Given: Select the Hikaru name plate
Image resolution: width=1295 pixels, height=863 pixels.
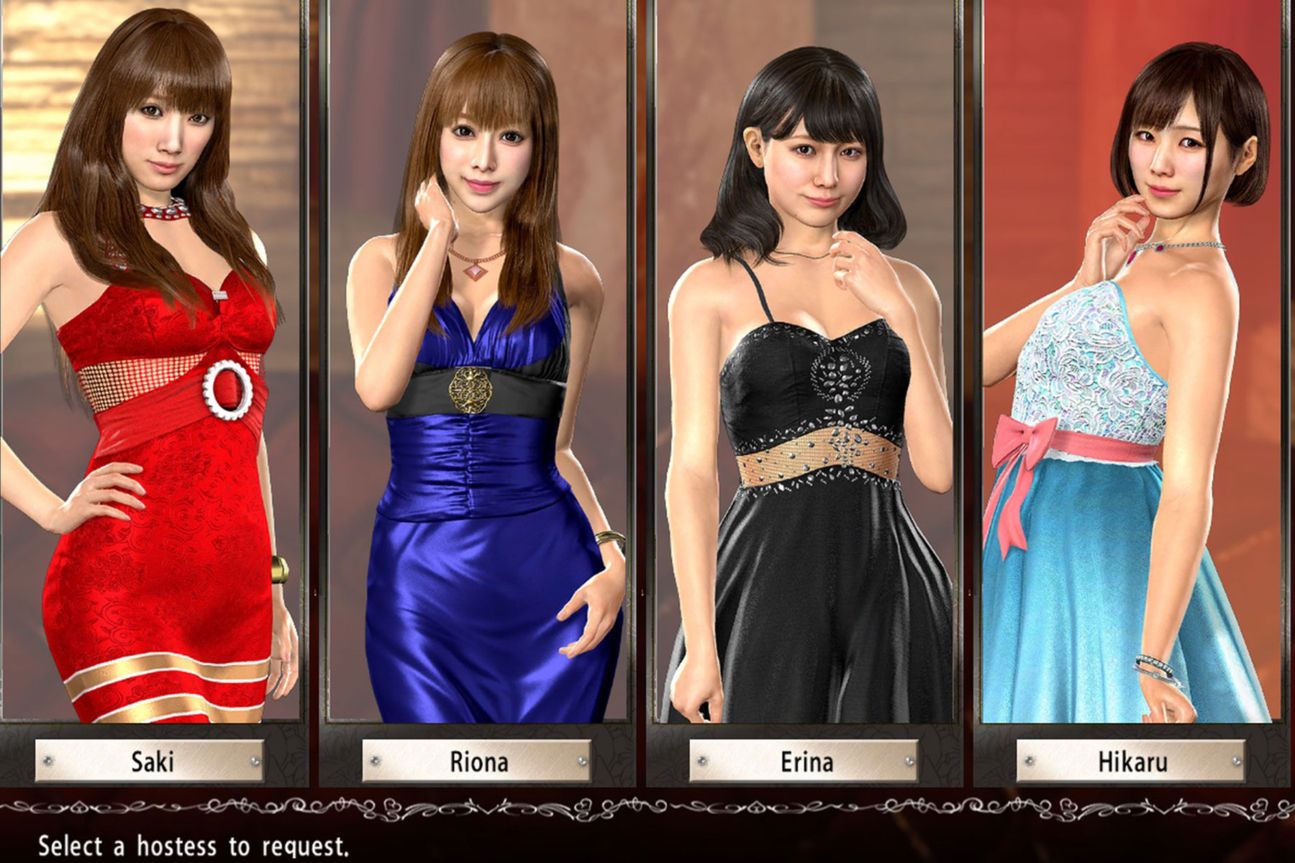Looking at the screenshot, I should click(x=1131, y=761).
